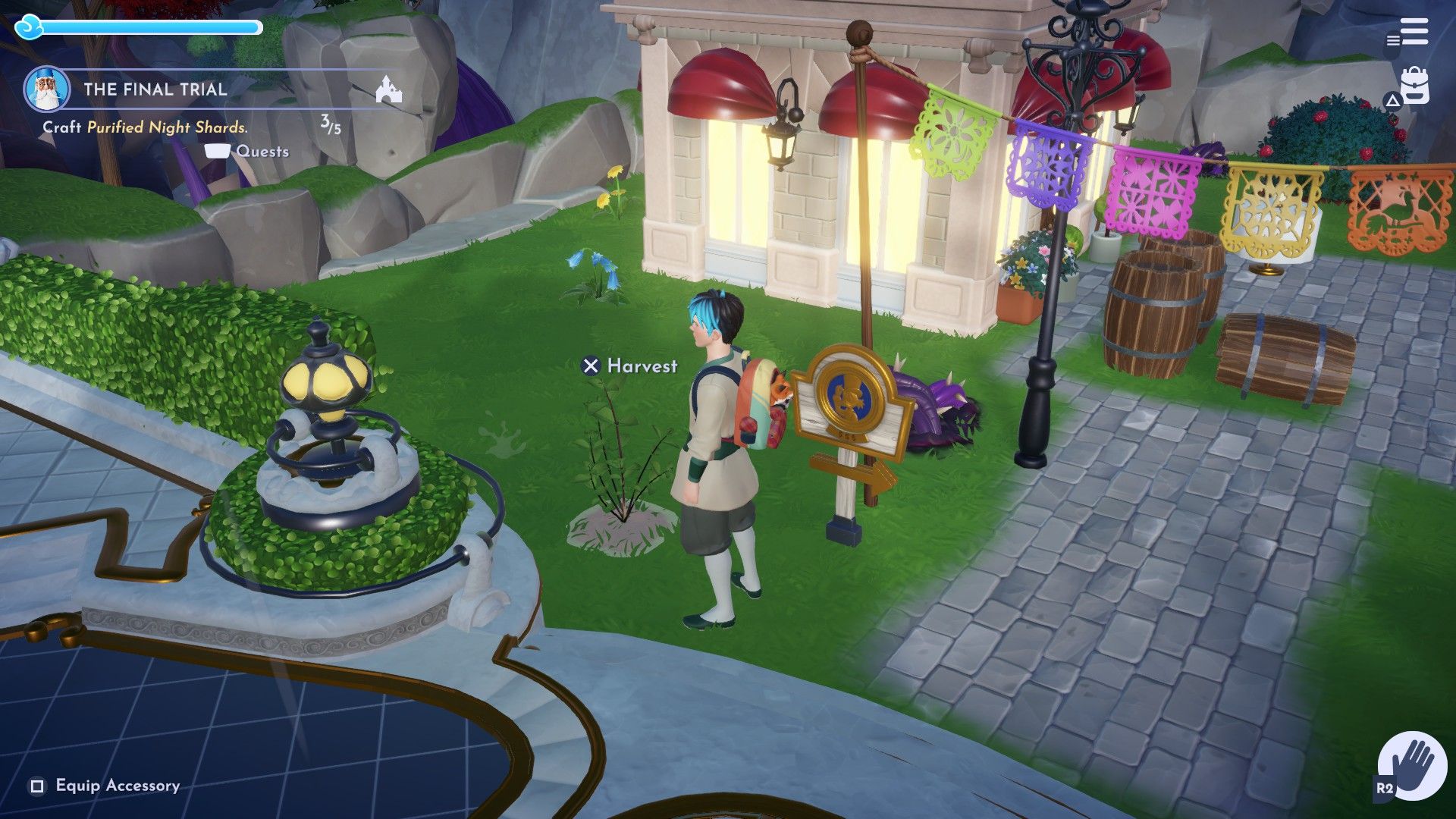Image resolution: width=1456 pixels, height=819 pixels.
Task: Select The Final Trial quest tracker
Action: click(155, 89)
